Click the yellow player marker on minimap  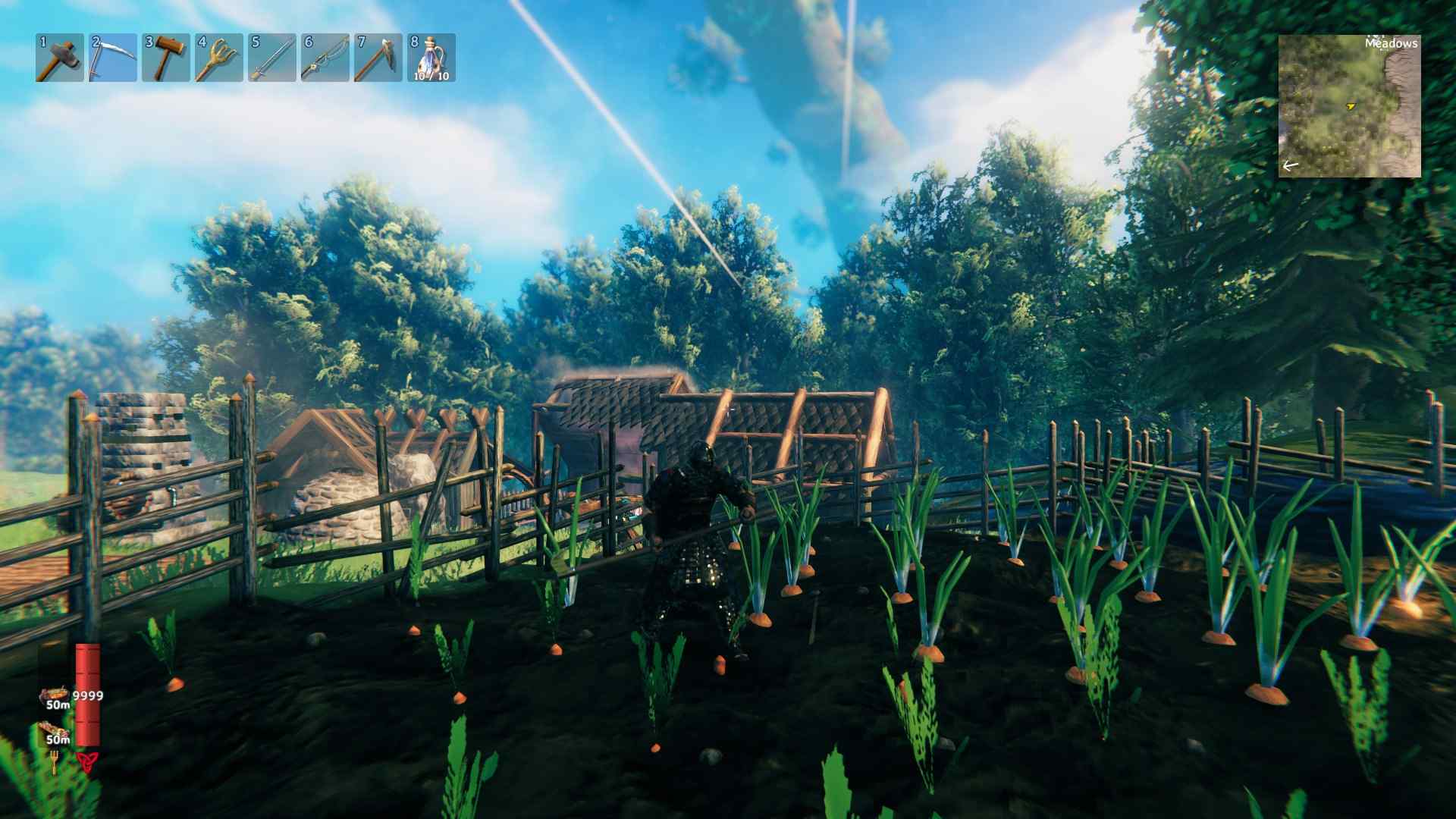point(1351,106)
